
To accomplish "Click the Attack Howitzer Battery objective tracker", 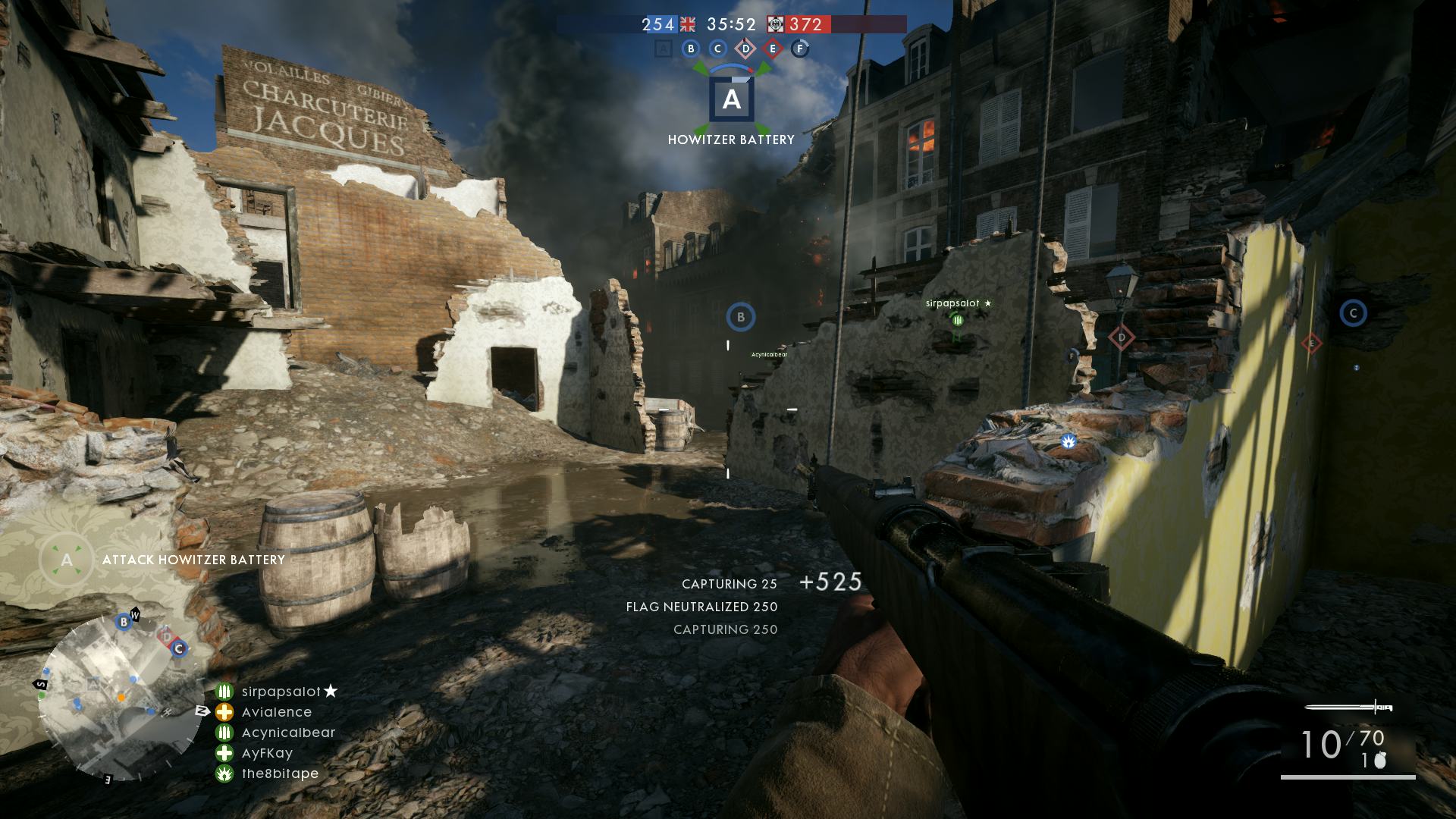I will pos(193,560).
